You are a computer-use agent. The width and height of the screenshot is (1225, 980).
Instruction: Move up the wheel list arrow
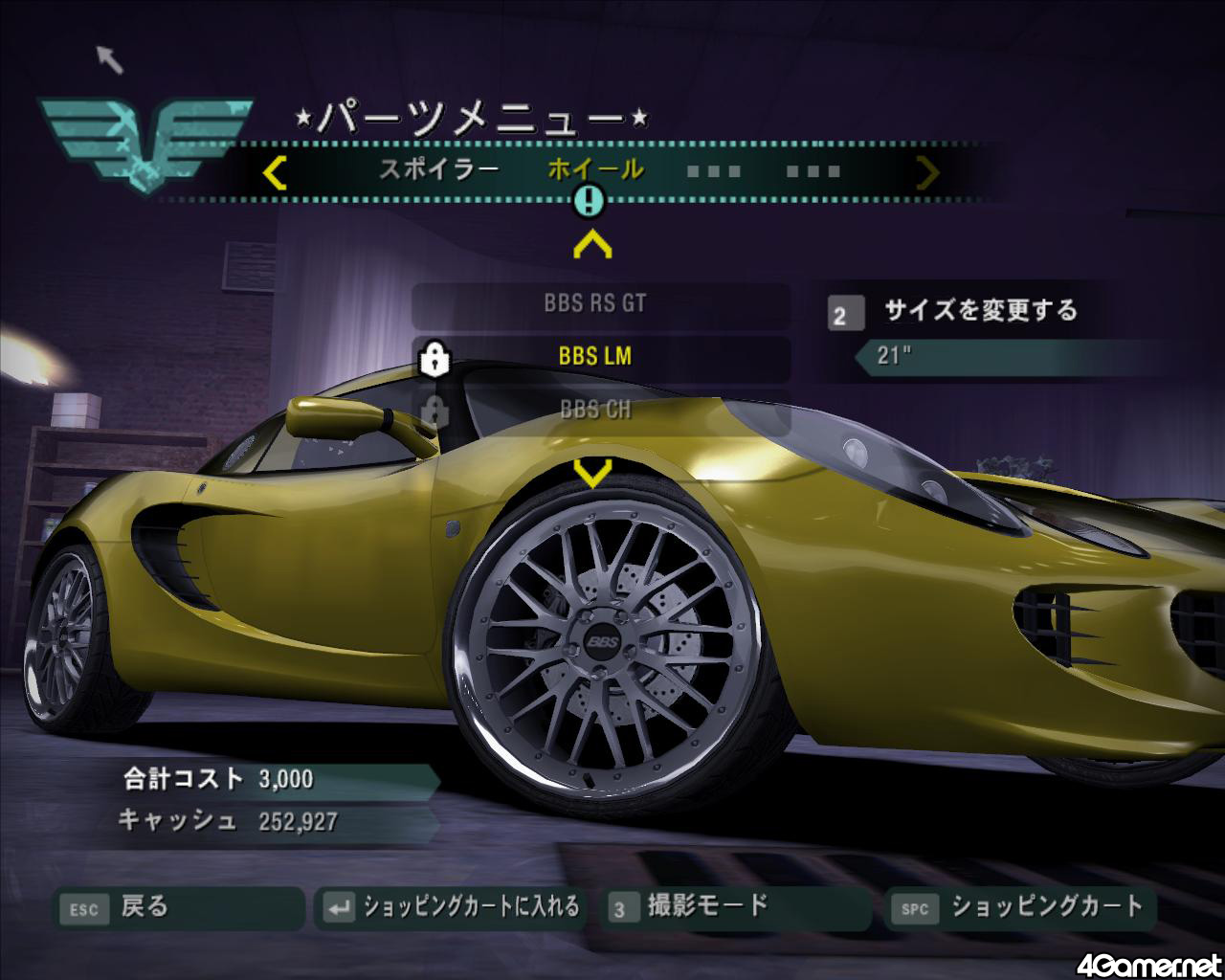[592, 245]
